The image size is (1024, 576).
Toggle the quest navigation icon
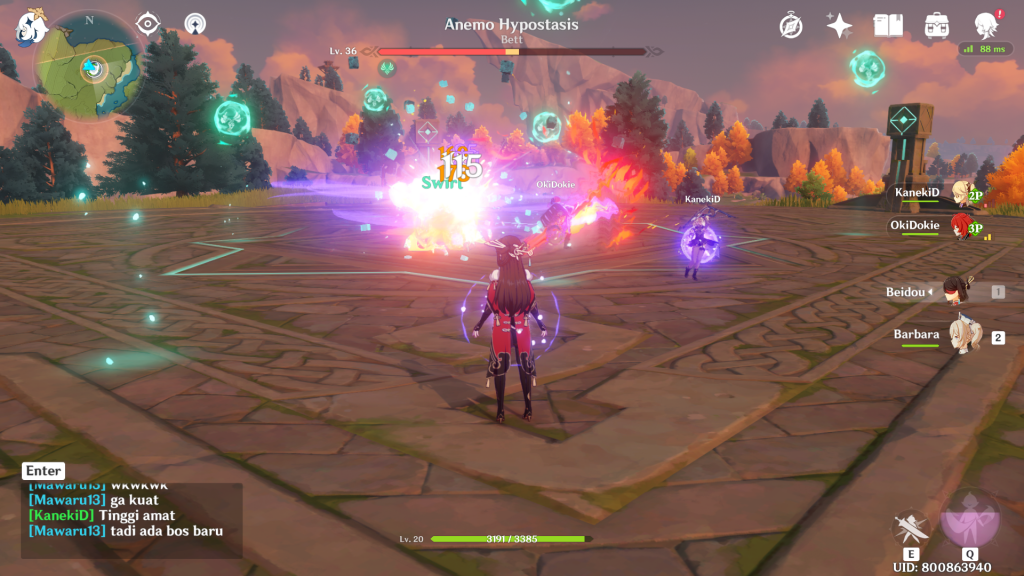point(148,23)
